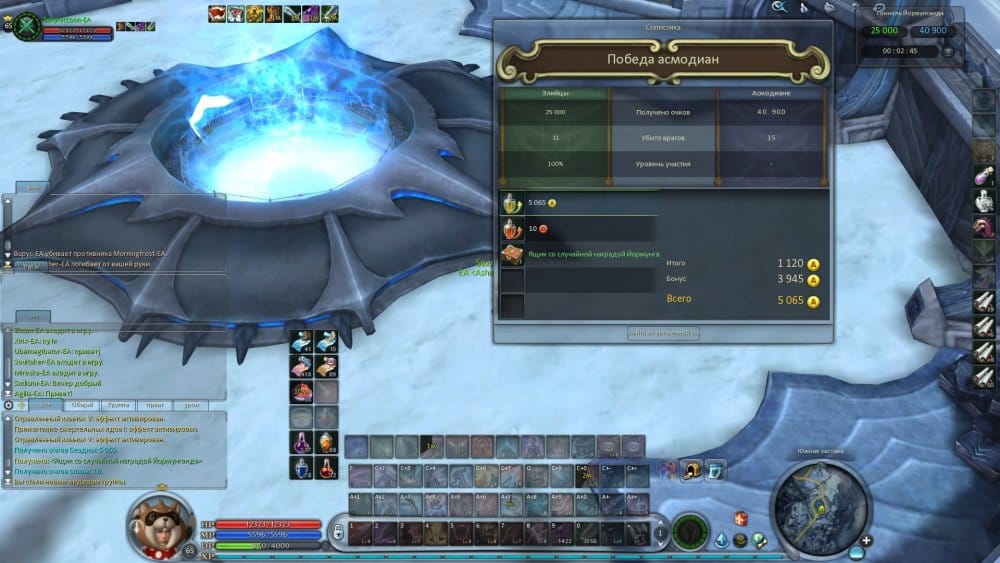Click the exit button below the statistics panel

[x=662, y=333]
